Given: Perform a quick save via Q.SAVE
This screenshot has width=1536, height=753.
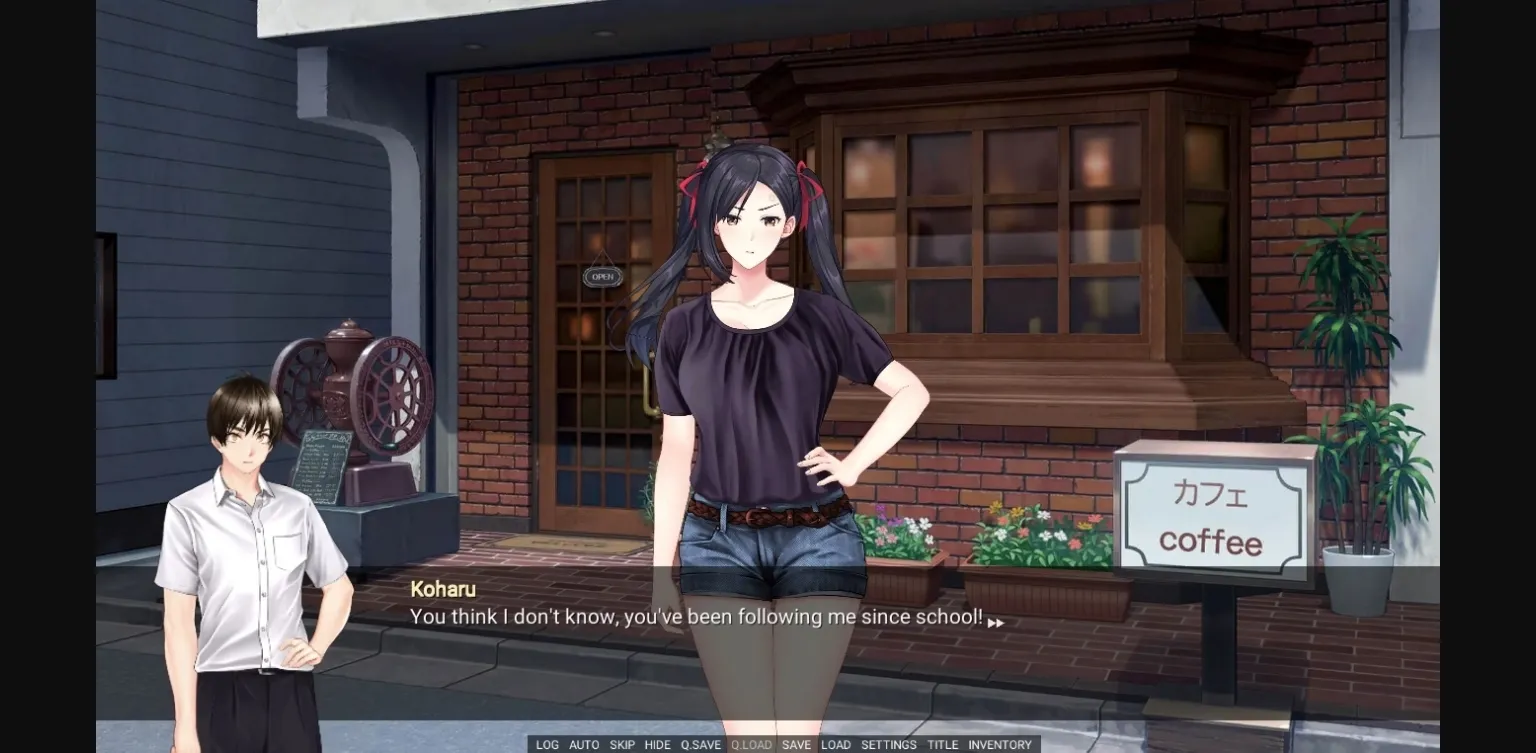Looking at the screenshot, I should 701,745.
